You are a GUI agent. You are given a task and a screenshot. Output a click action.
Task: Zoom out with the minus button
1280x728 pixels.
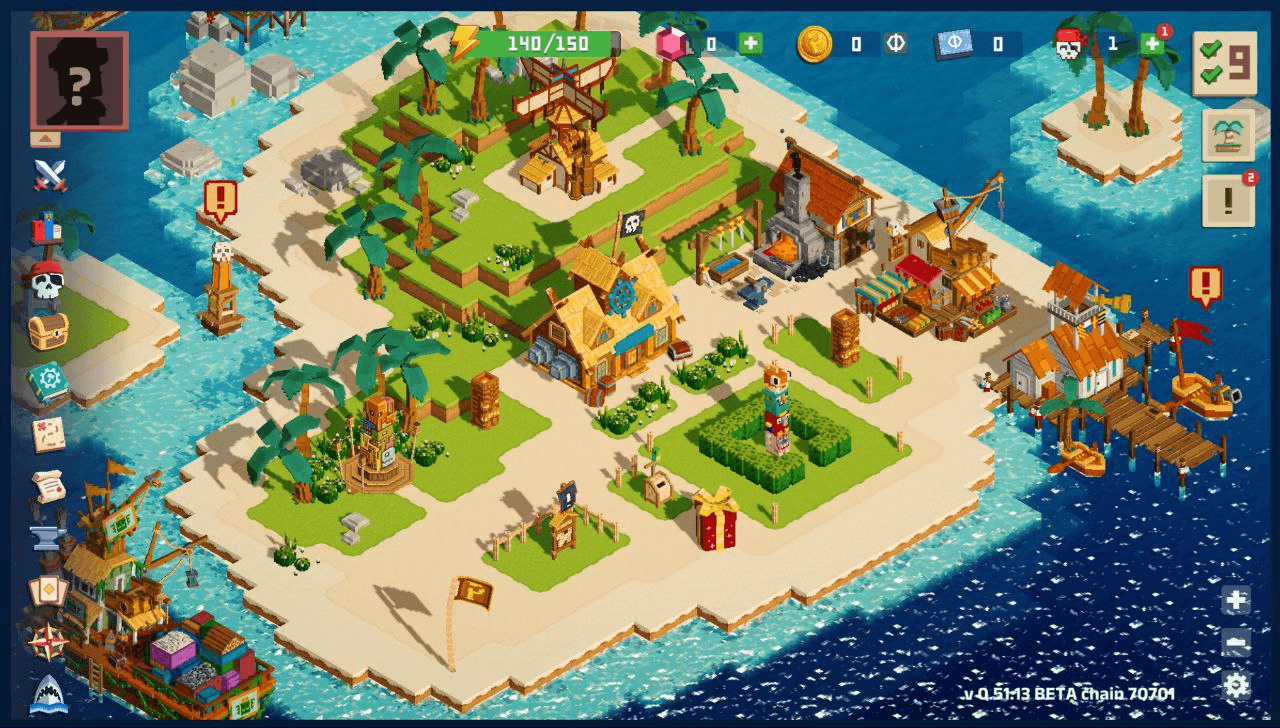tap(1236, 643)
